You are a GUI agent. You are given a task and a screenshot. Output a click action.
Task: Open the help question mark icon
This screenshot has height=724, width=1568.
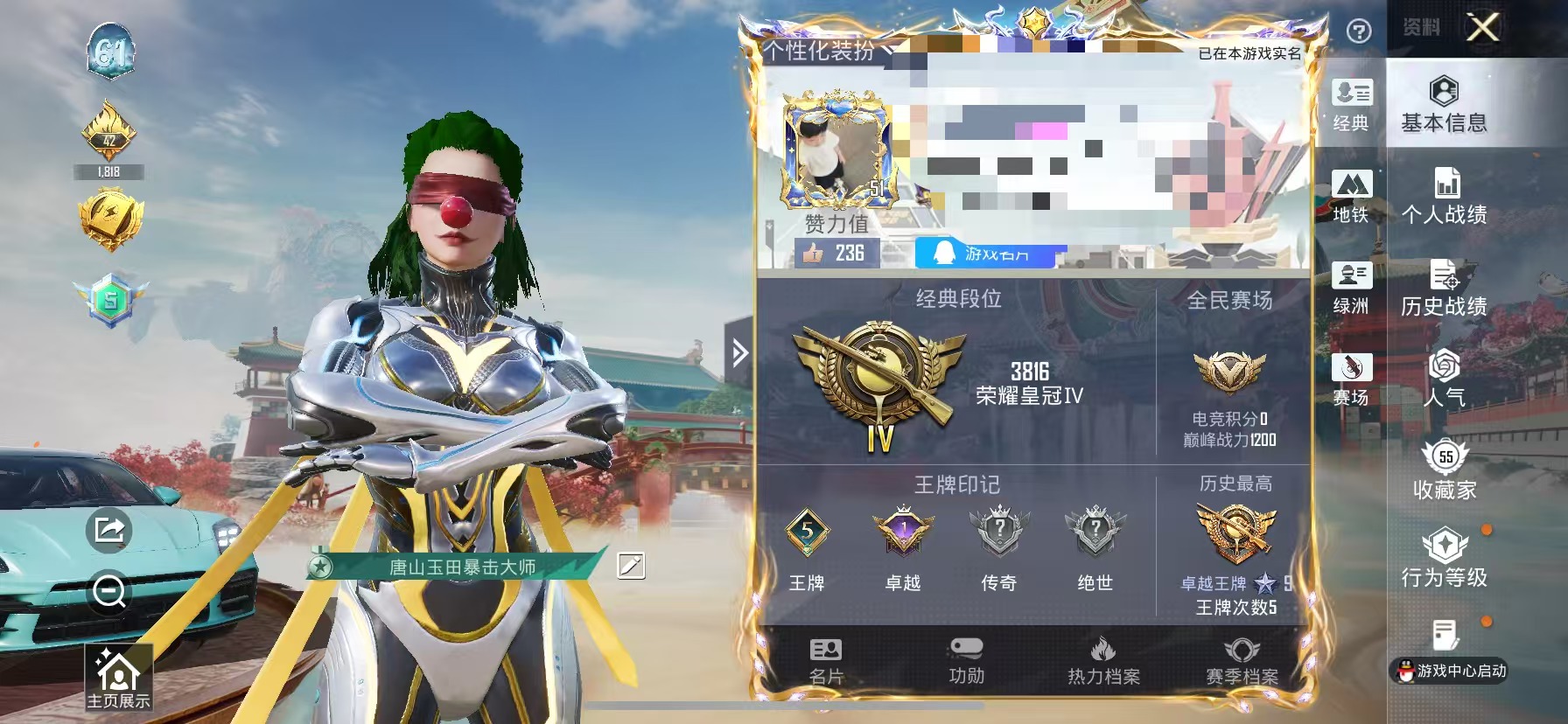pyautogui.click(x=1357, y=31)
